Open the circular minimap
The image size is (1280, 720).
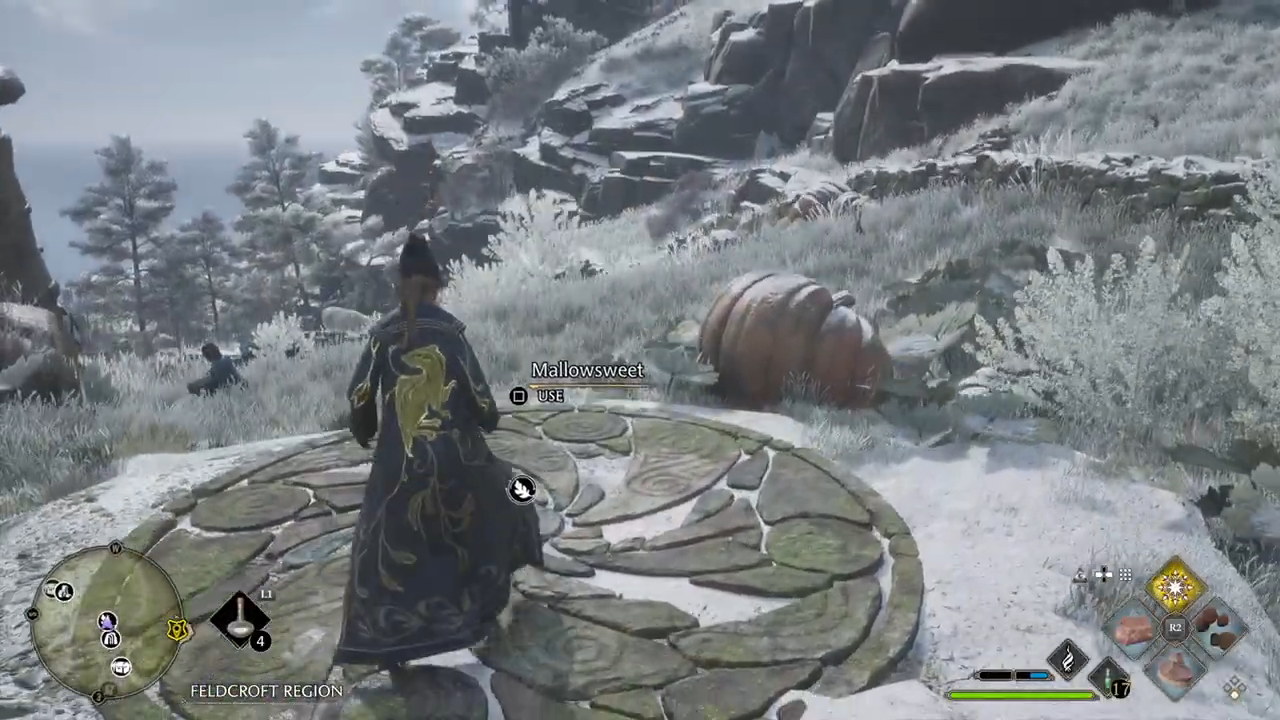coord(108,624)
